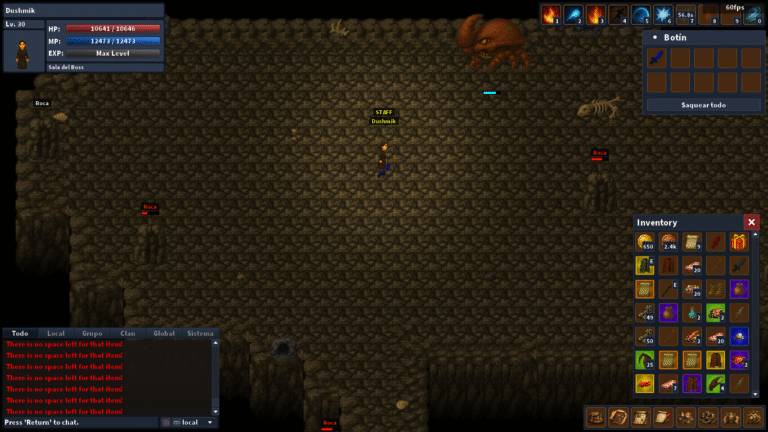Switch to the Local chat tab

pos(56,333)
